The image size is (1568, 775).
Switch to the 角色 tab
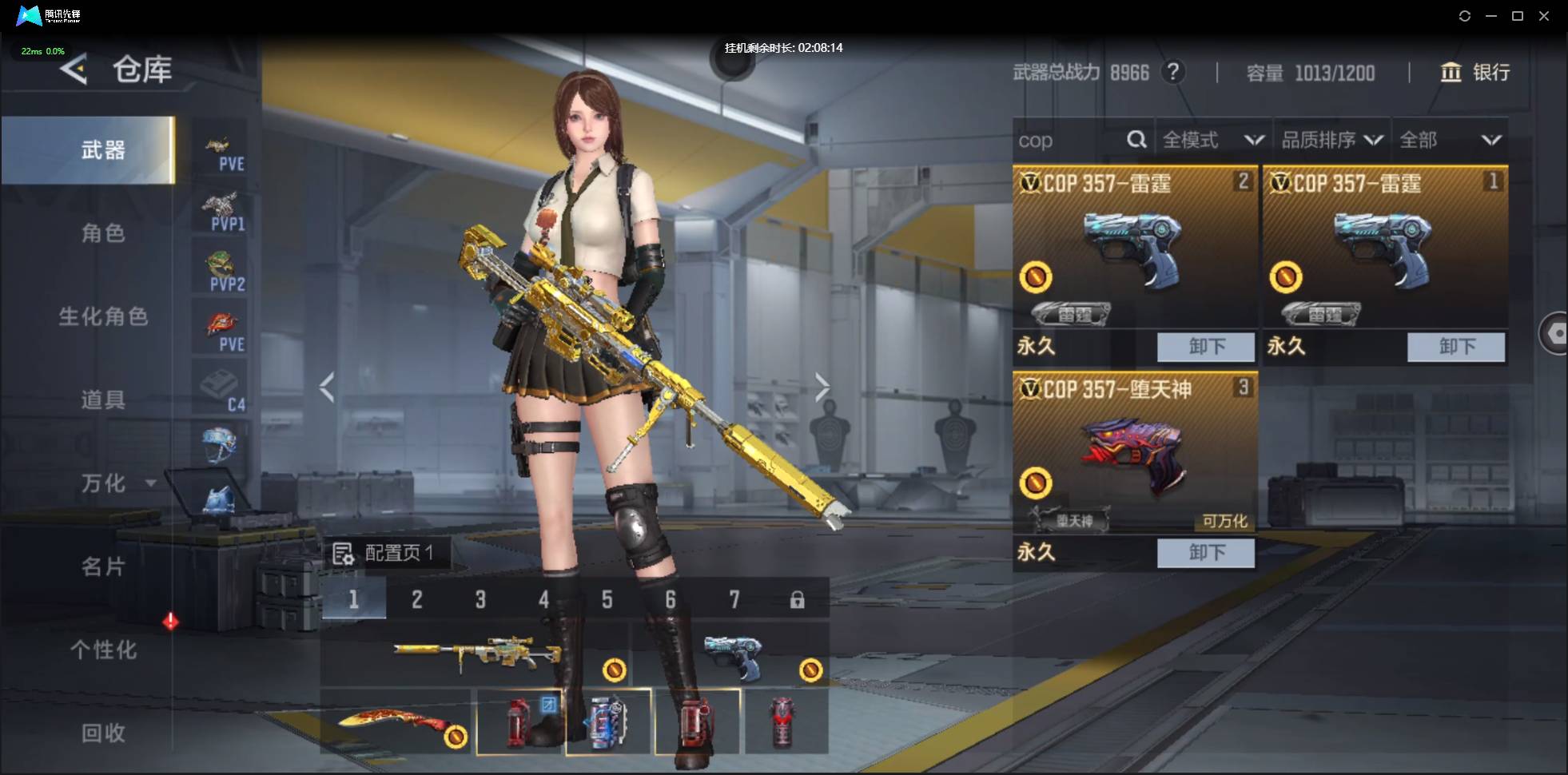pyautogui.click(x=103, y=233)
